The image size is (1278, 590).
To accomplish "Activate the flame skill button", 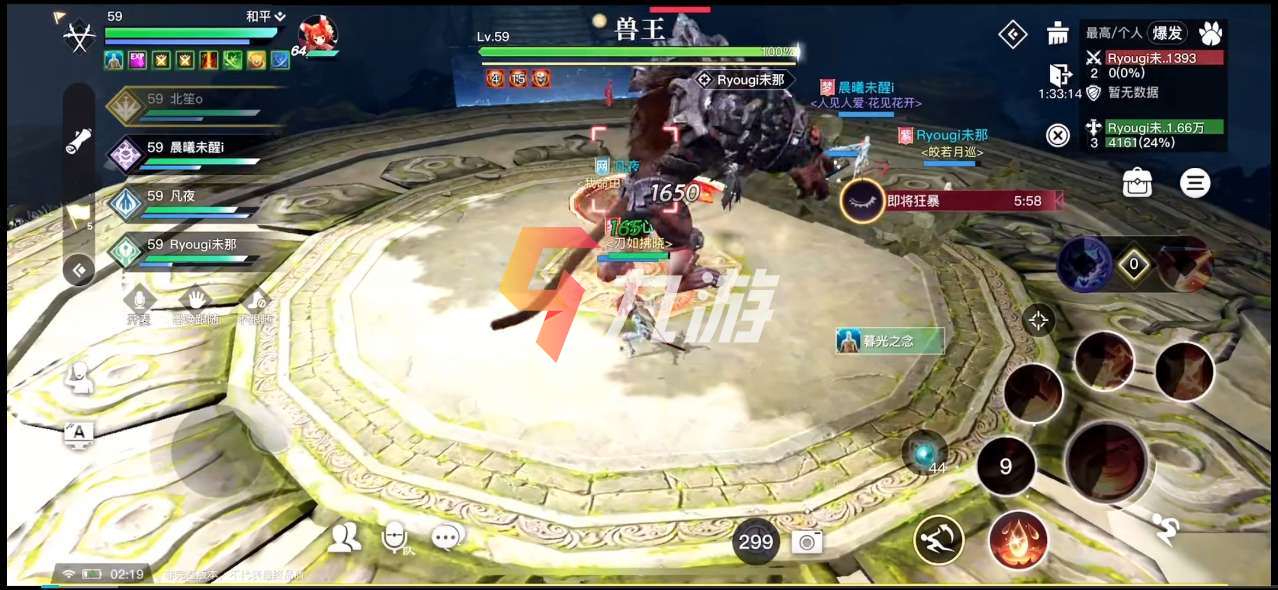I will tap(1018, 539).
